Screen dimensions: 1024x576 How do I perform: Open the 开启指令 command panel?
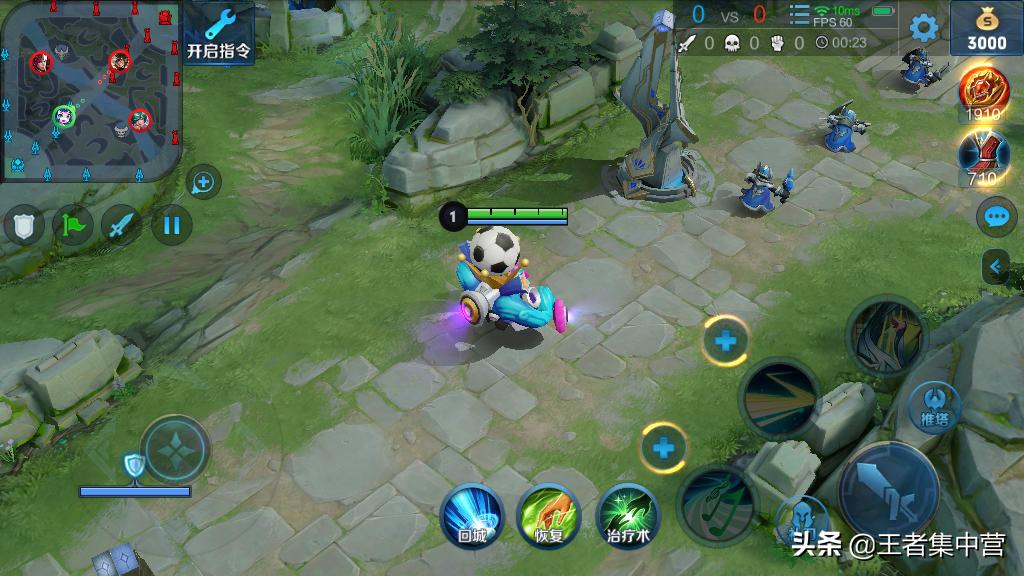[x=220, y=32]
